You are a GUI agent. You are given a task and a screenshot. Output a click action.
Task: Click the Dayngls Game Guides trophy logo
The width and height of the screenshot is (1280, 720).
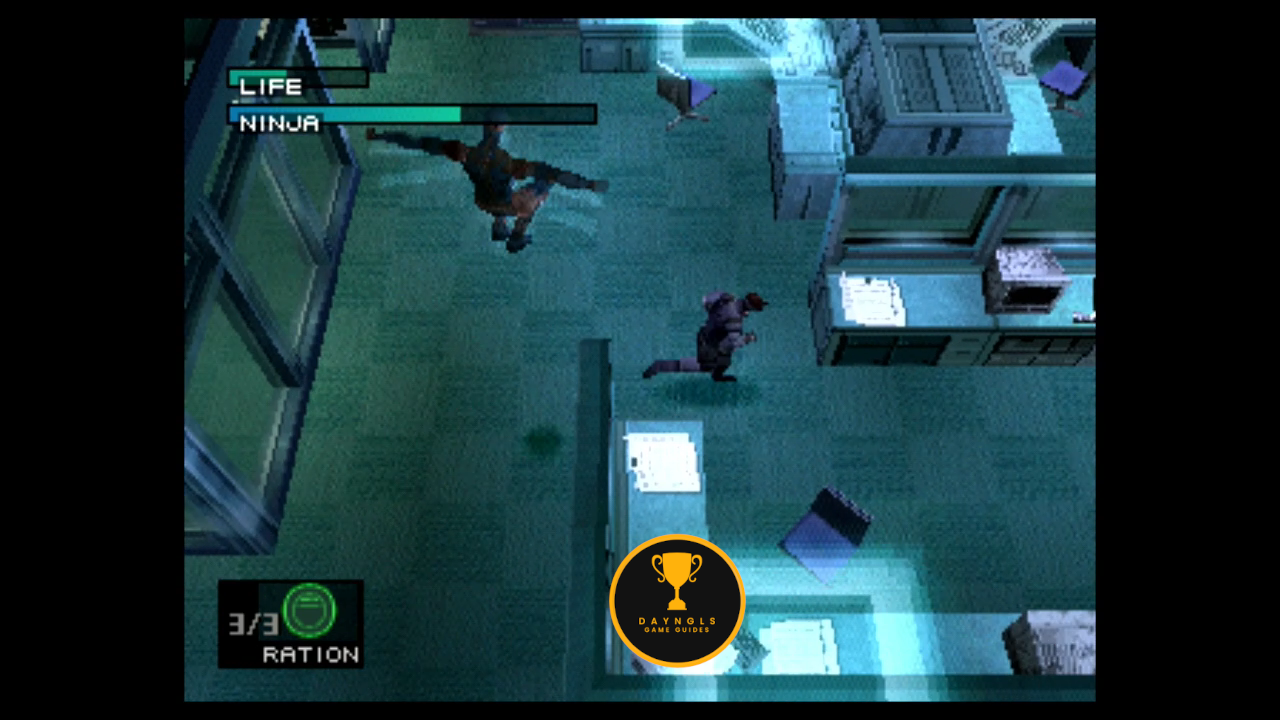[677, 600]
